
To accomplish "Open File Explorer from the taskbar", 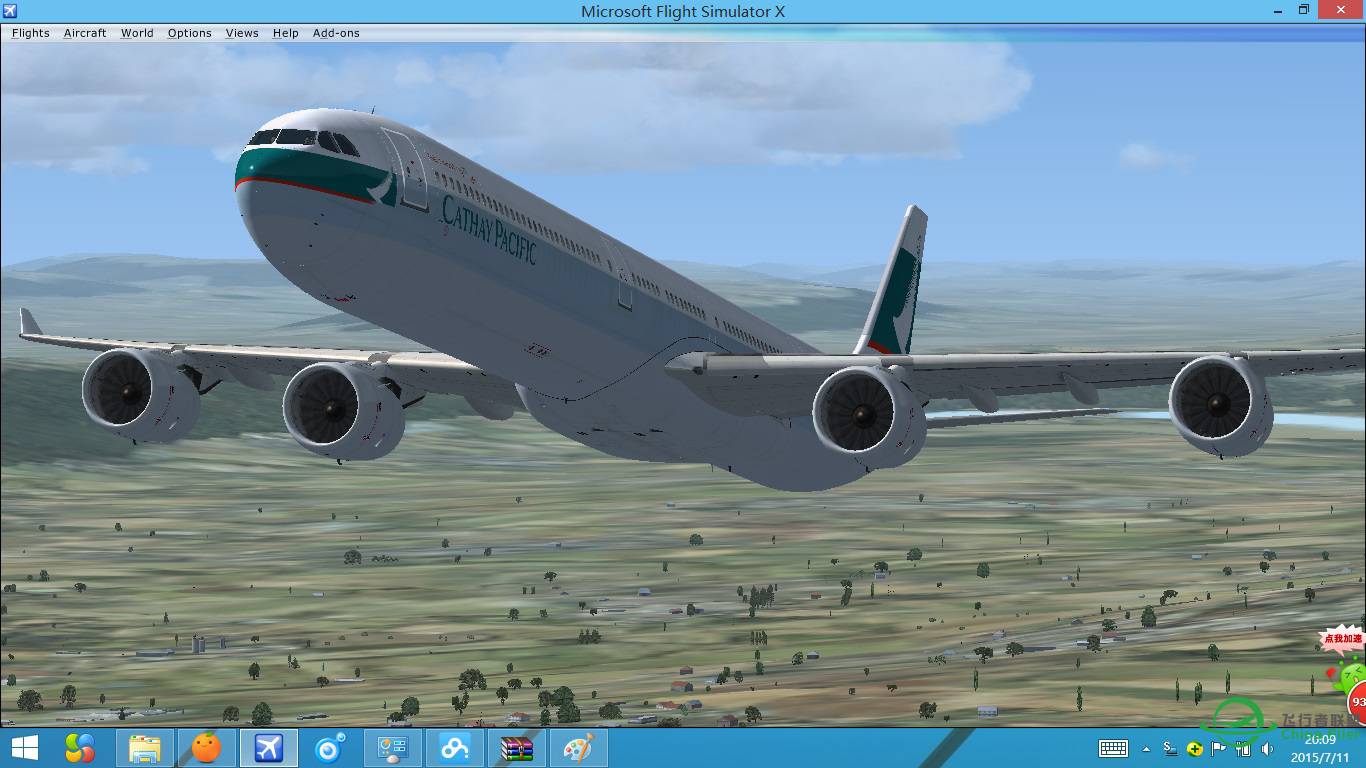I will (x=143, y=748).
